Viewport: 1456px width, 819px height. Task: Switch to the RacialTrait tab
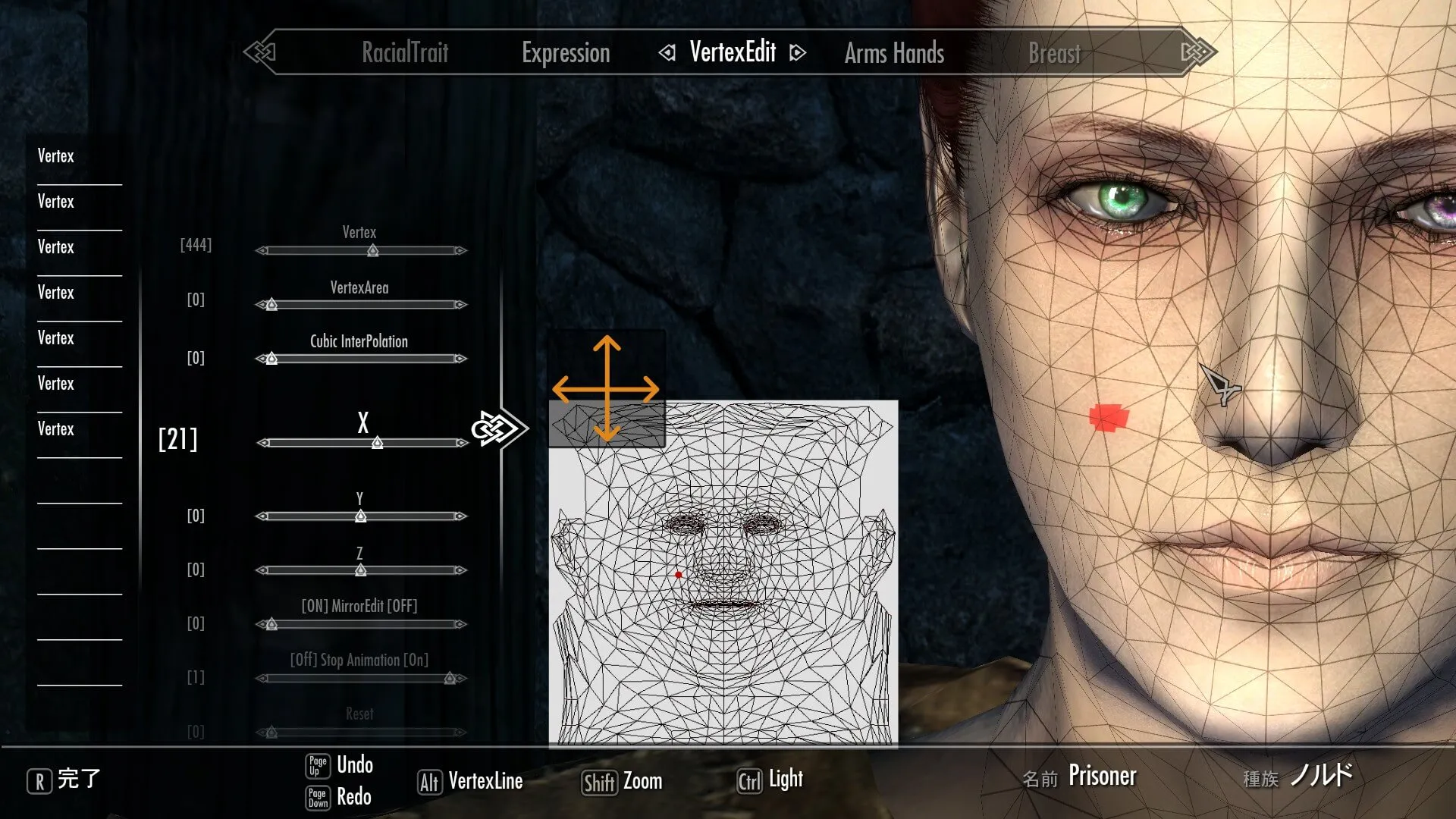point(405,52)
